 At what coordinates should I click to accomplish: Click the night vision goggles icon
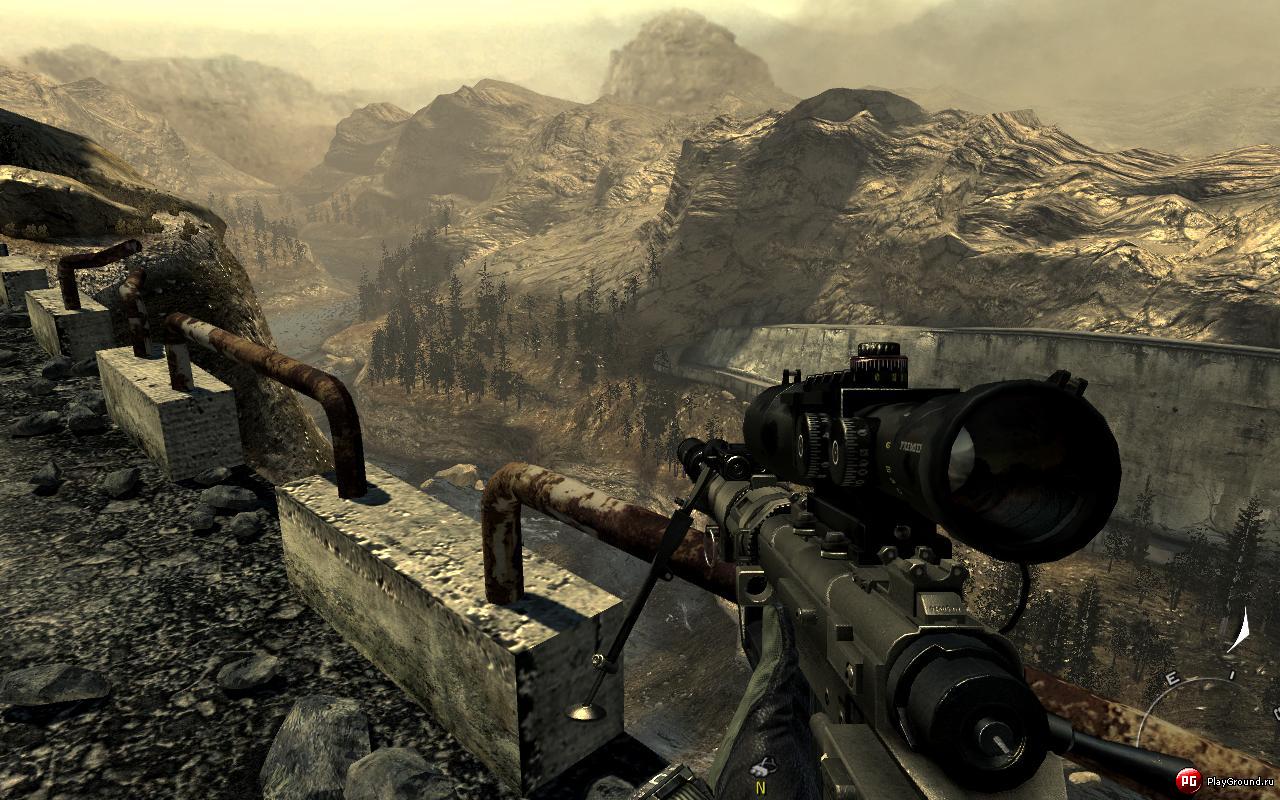763,768
